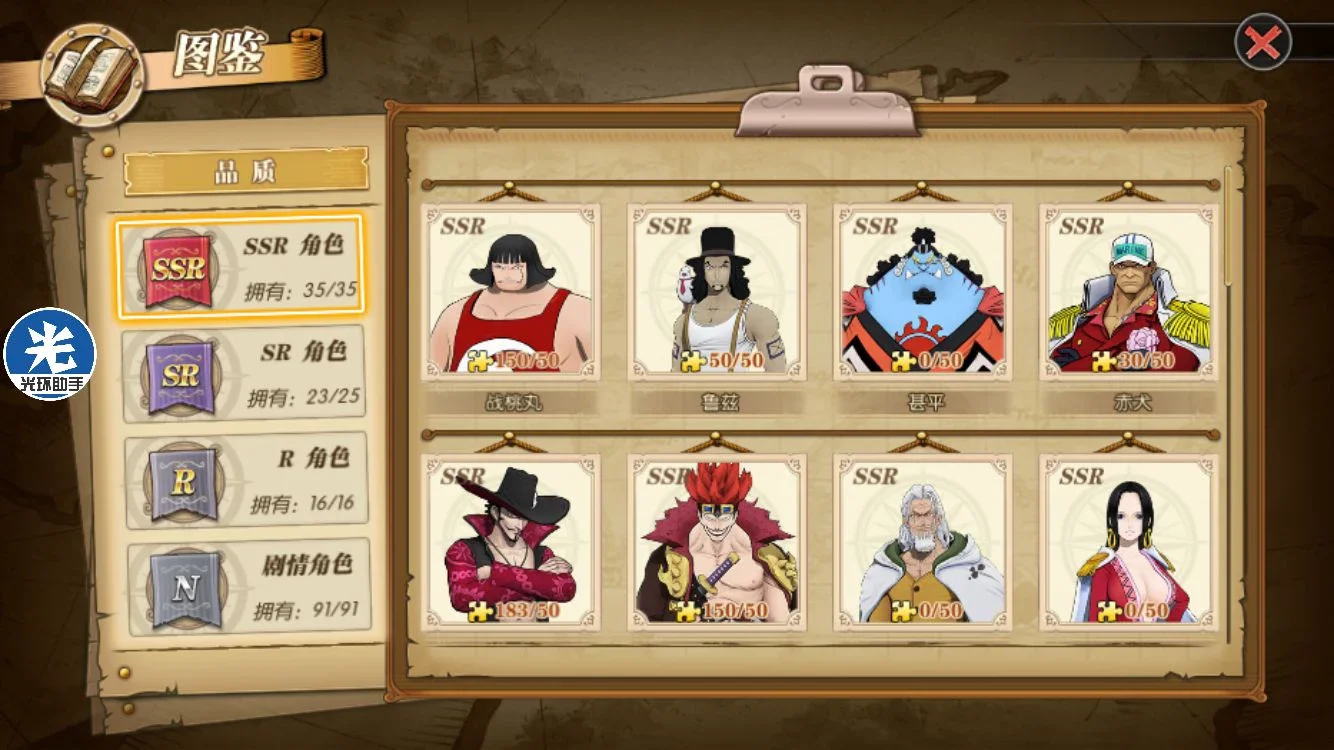Switch to the SR 角色 category

click(243, 374)
